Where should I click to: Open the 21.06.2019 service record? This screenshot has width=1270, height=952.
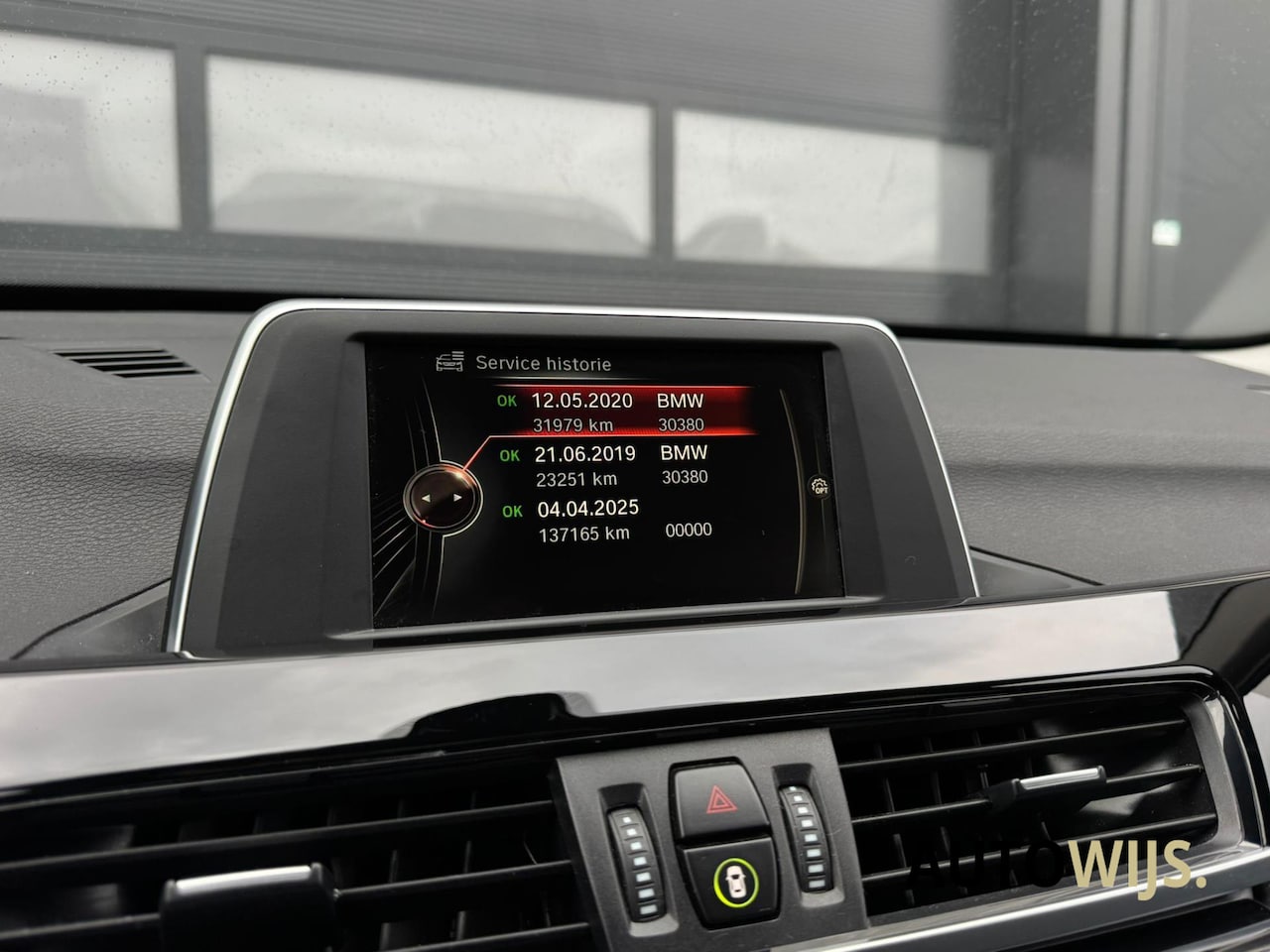point(617,465)
